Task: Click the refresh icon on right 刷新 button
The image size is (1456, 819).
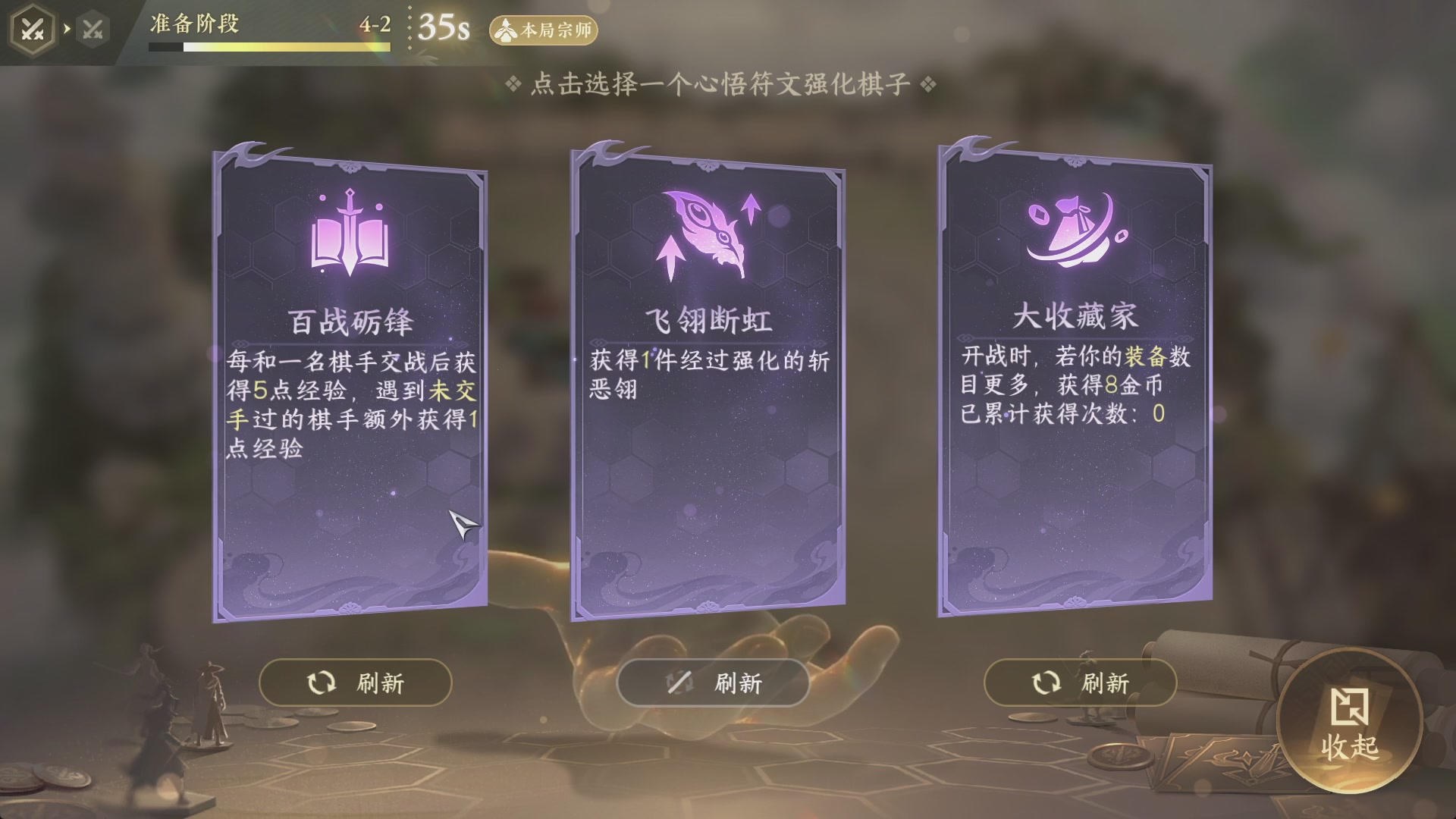Action: coord(1047,682)
